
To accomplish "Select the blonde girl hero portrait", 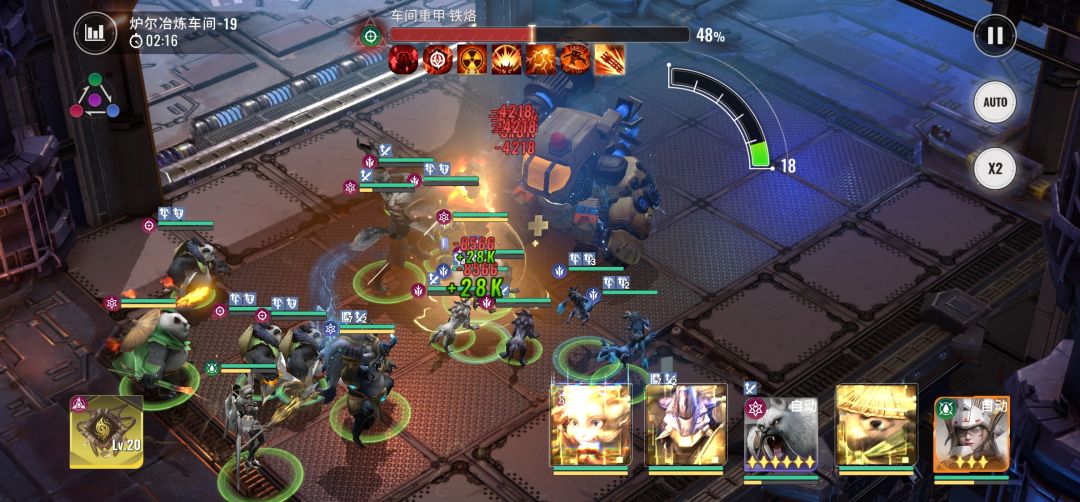I will point(590,424).
